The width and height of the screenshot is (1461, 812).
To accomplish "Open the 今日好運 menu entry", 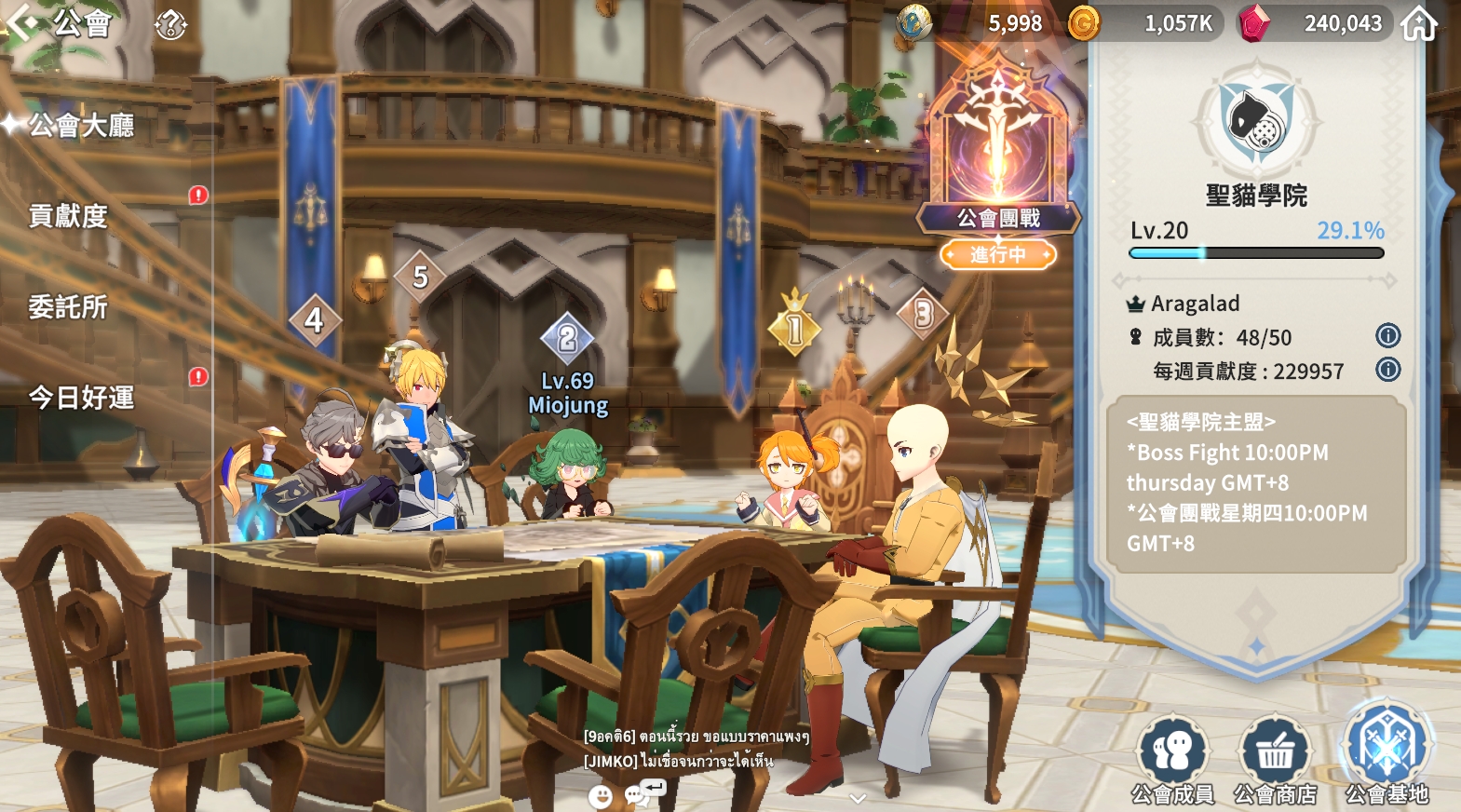I will 82,398.
